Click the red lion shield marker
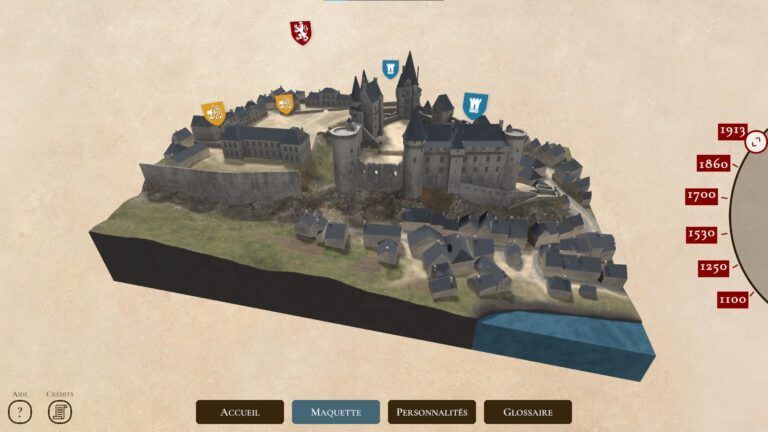This screenshot has width=768, height=432. (301, 33)
